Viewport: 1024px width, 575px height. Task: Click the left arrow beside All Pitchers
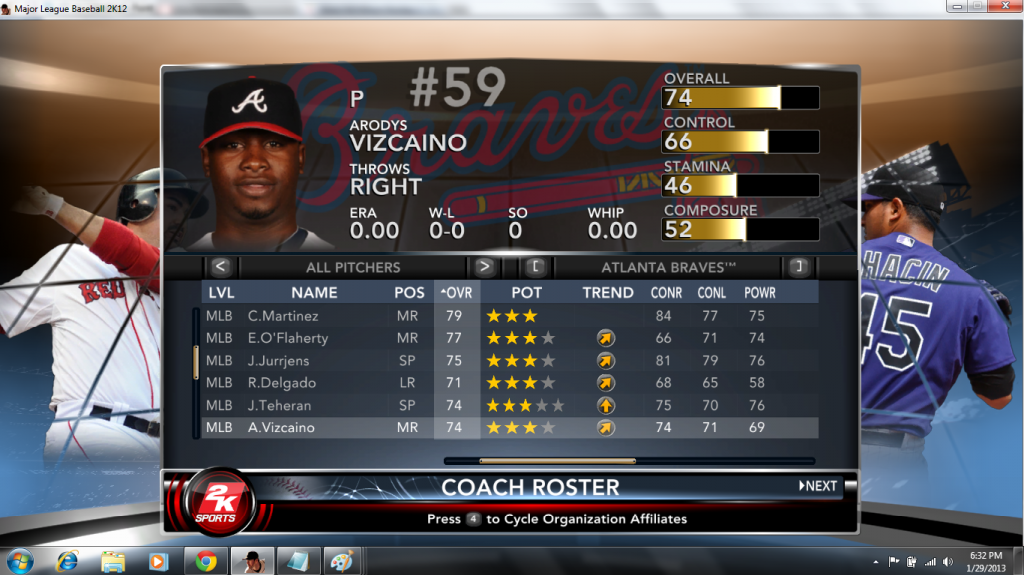coord(221,267)
